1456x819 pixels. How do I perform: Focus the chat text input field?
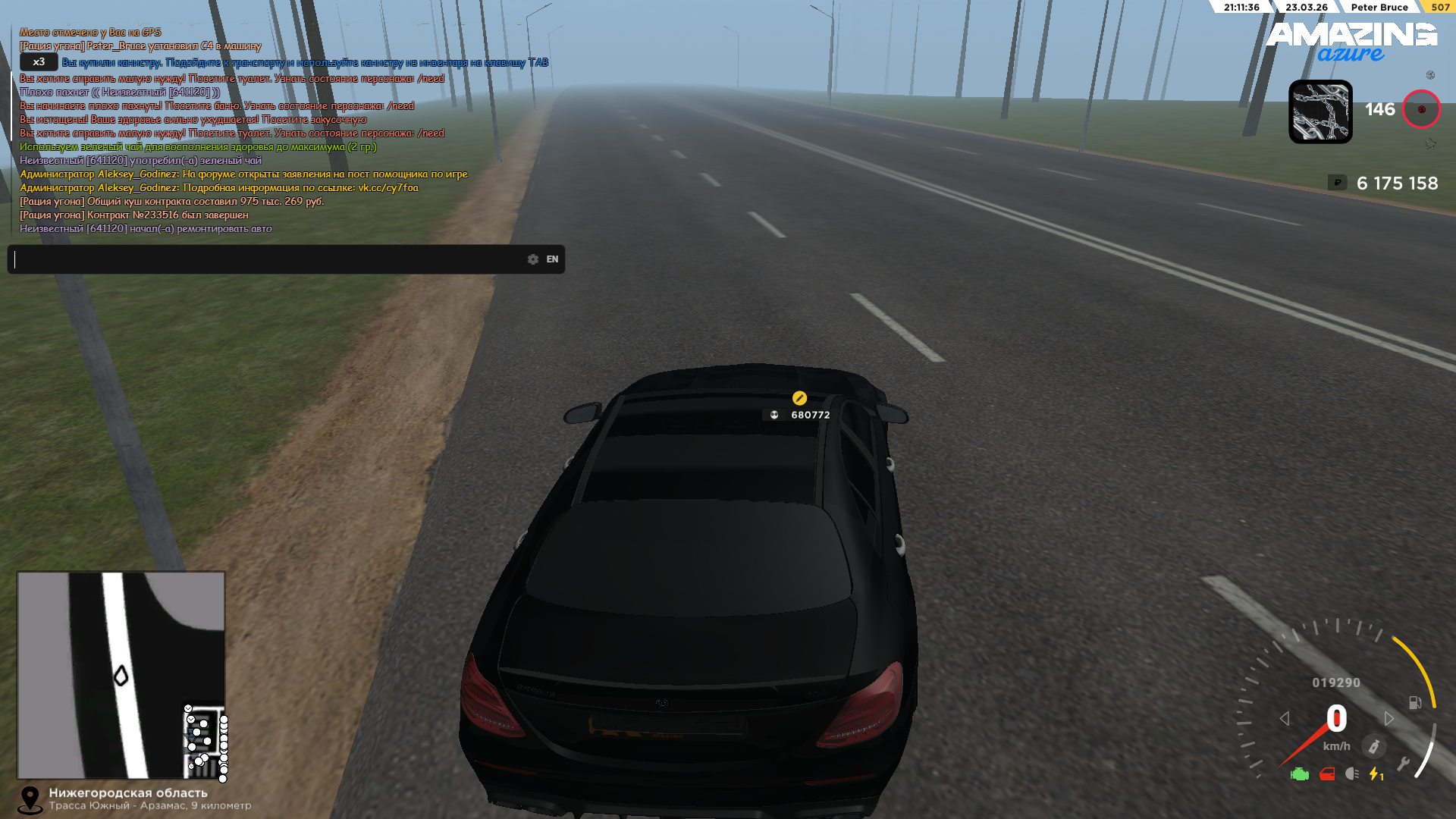[x=265, y=259]
